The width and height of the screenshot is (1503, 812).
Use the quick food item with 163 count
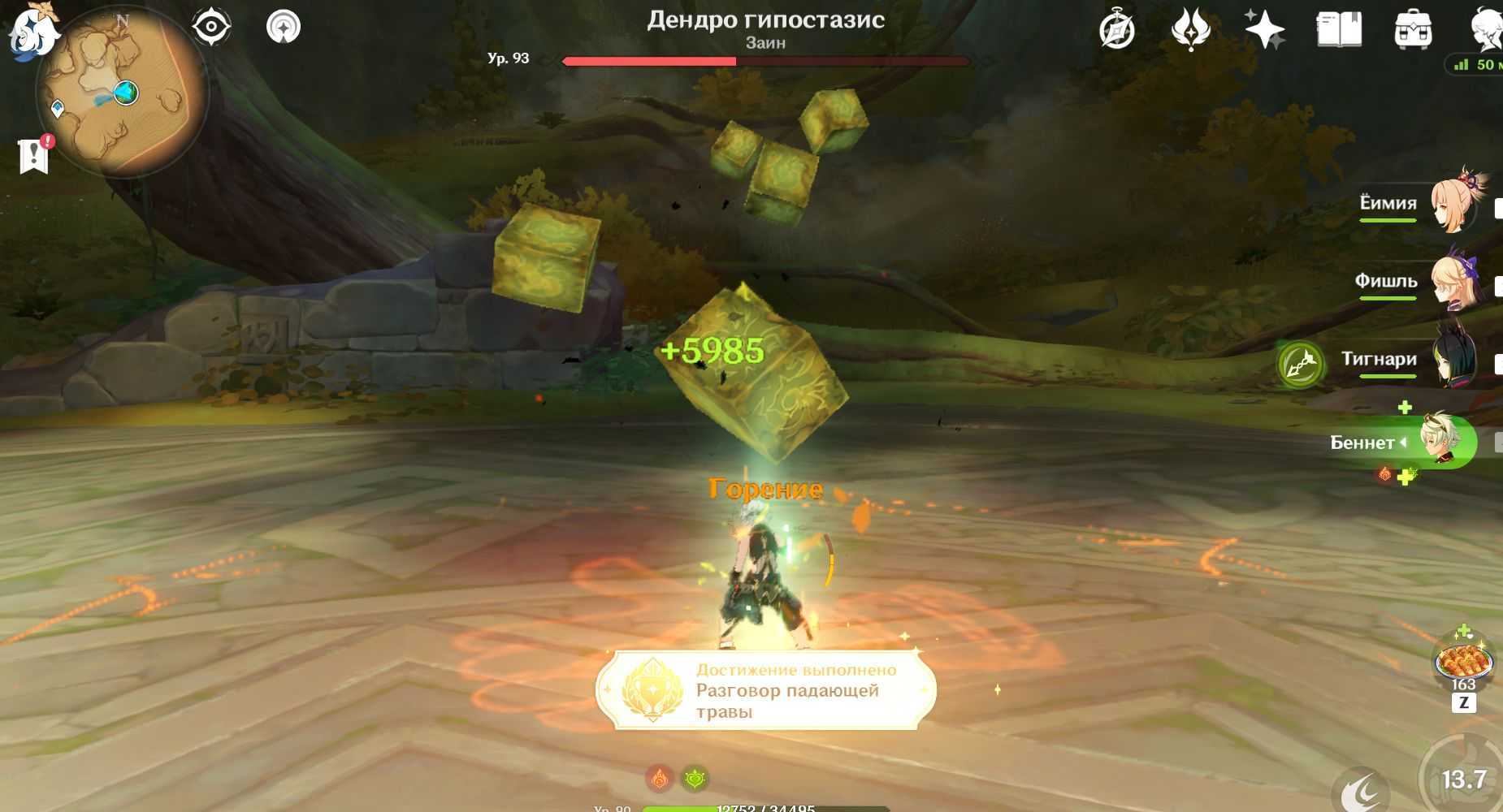[x=1463, y=663]
